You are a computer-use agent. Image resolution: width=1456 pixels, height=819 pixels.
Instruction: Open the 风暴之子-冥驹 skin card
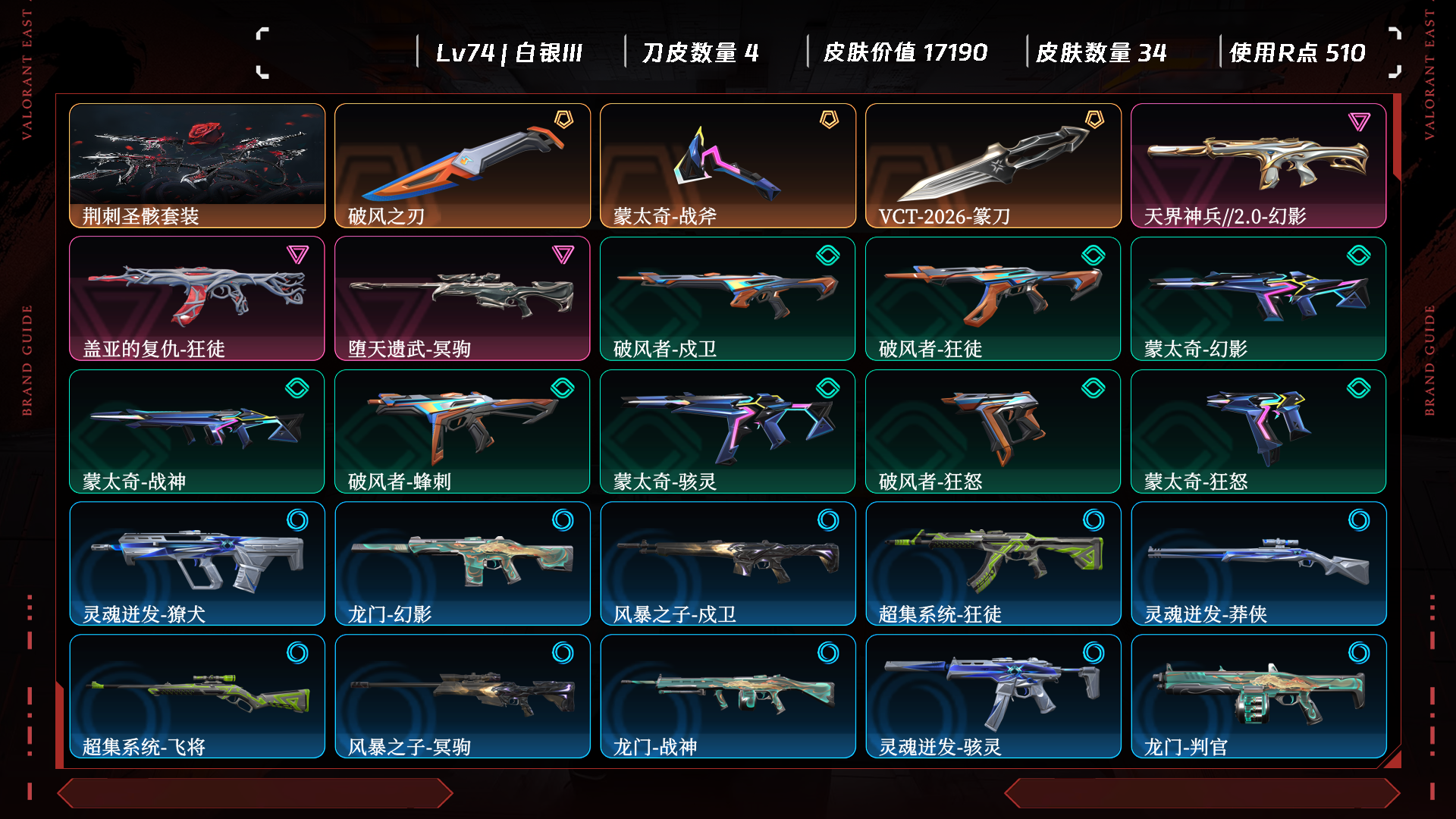[463, 696]
